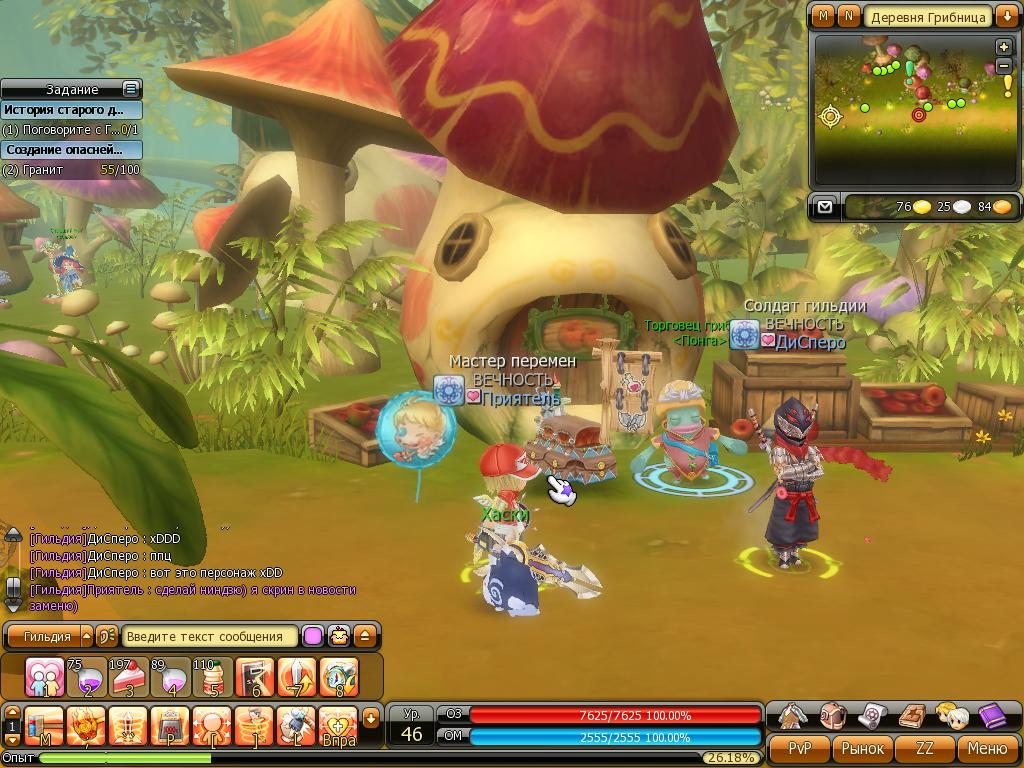
Task: Zoom out the minimap with minus button
Action: click(x=1003, y=66)
